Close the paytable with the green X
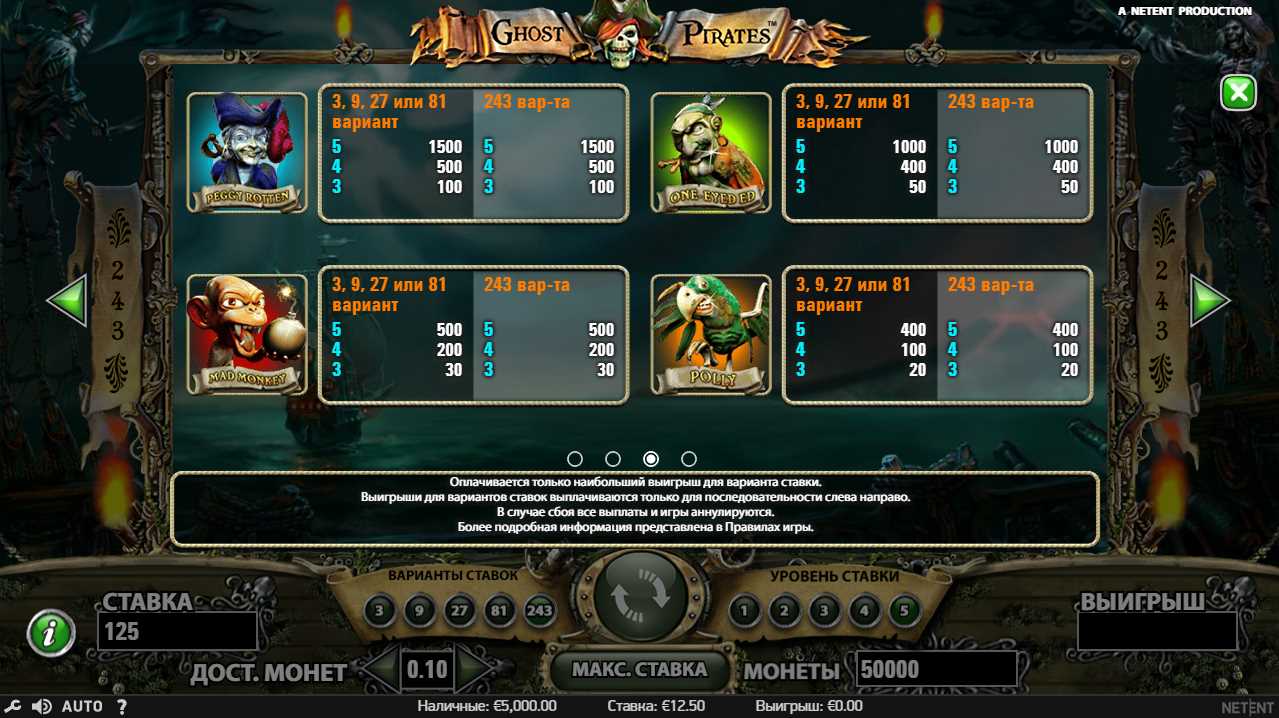Viewport: 1279px width, 718px height. tap(1238, 93)
